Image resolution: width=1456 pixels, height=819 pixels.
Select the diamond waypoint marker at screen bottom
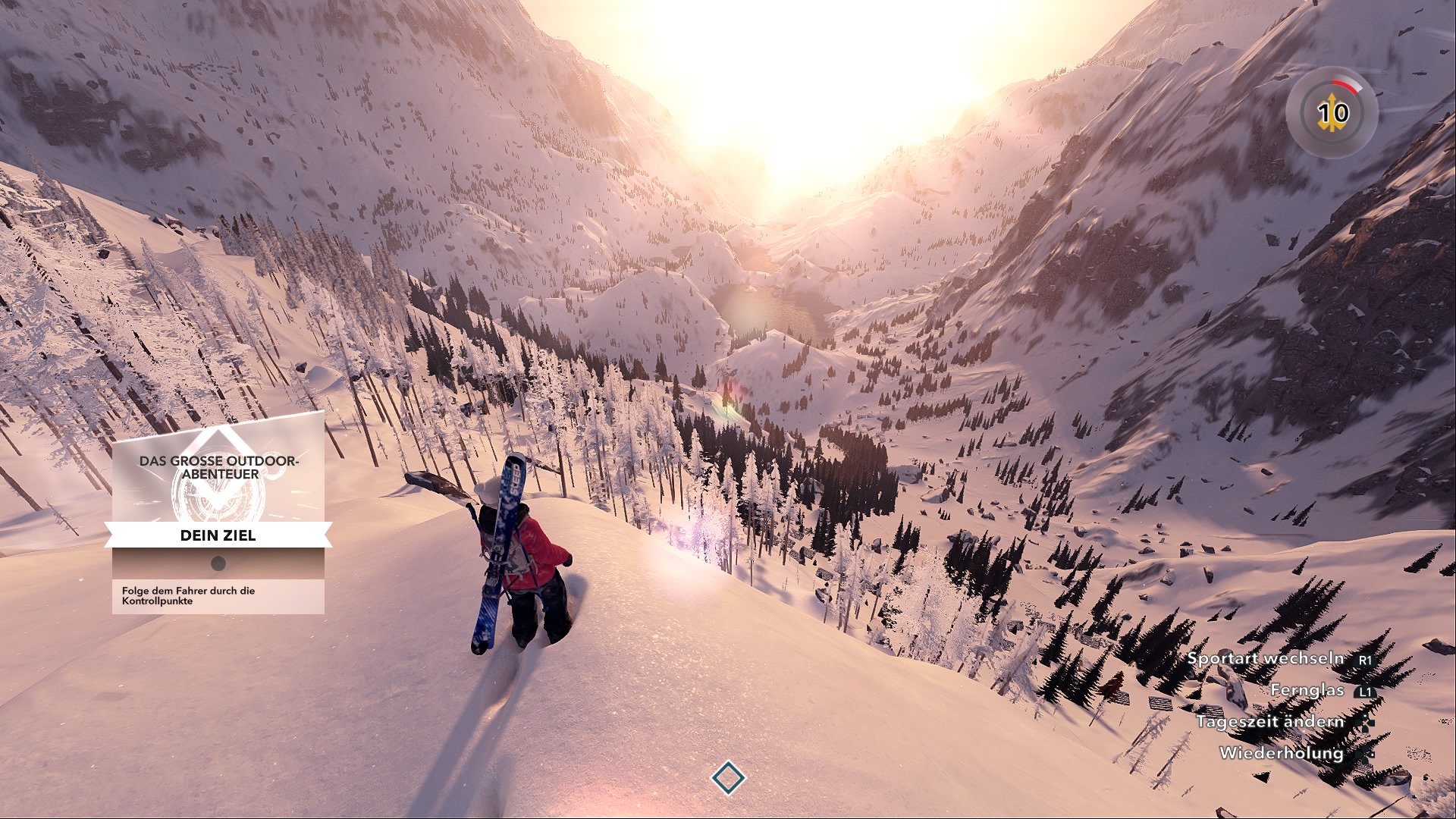pos(729,777)
